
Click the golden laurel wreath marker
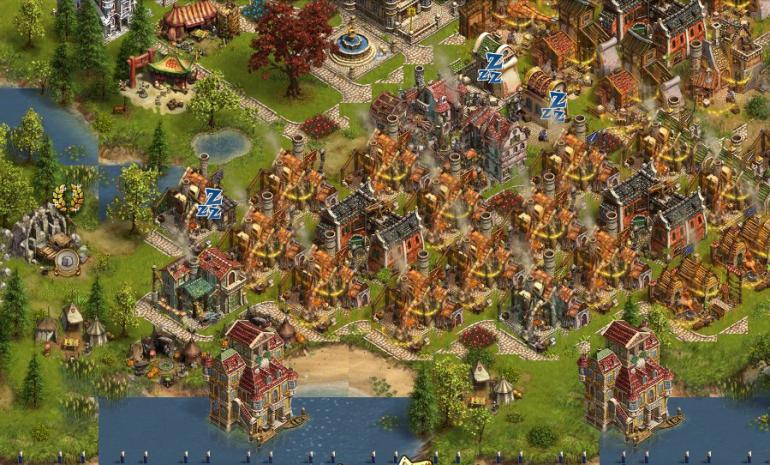click(68, 196)
